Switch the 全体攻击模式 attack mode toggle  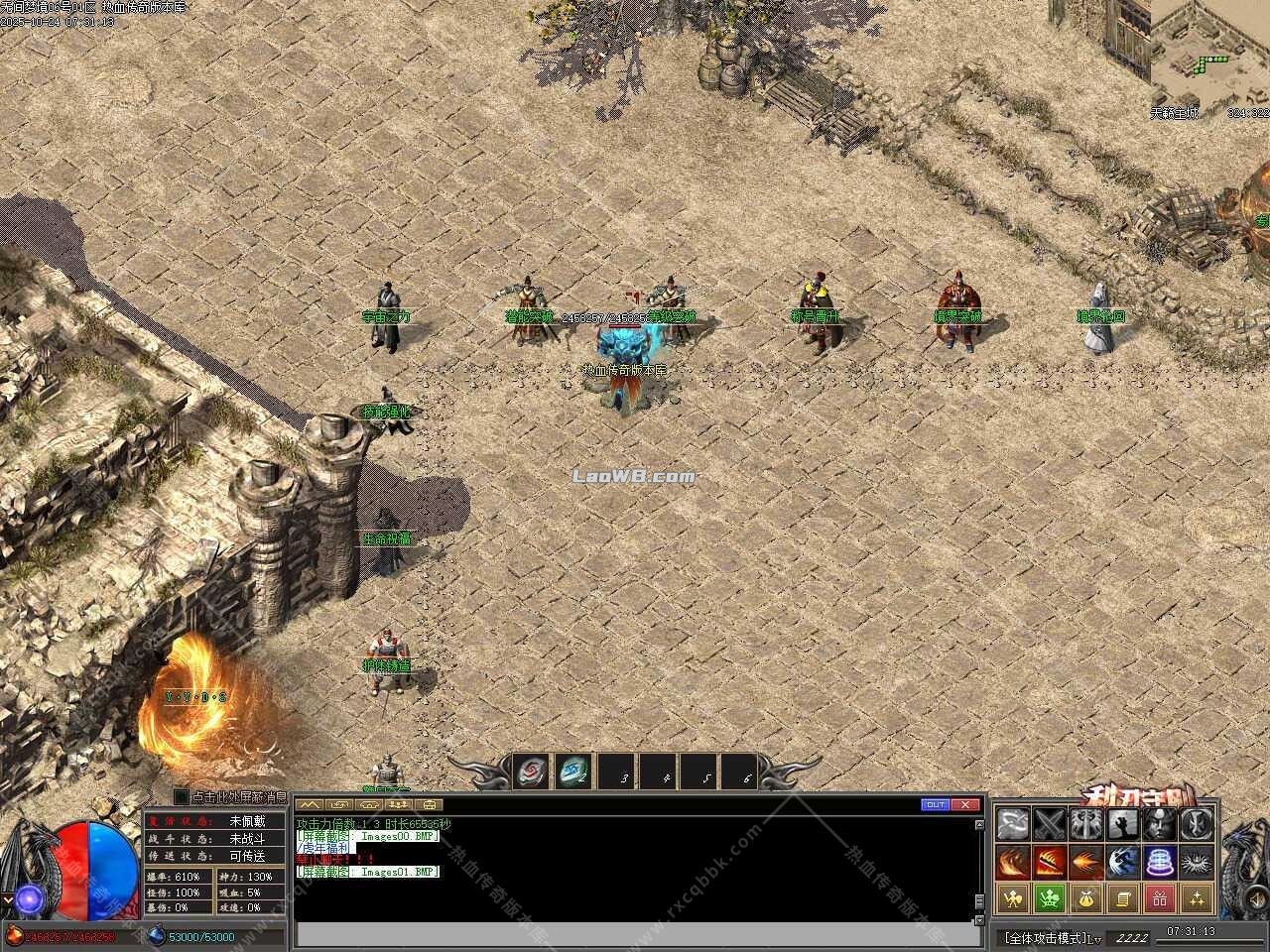click(1047, 935)
